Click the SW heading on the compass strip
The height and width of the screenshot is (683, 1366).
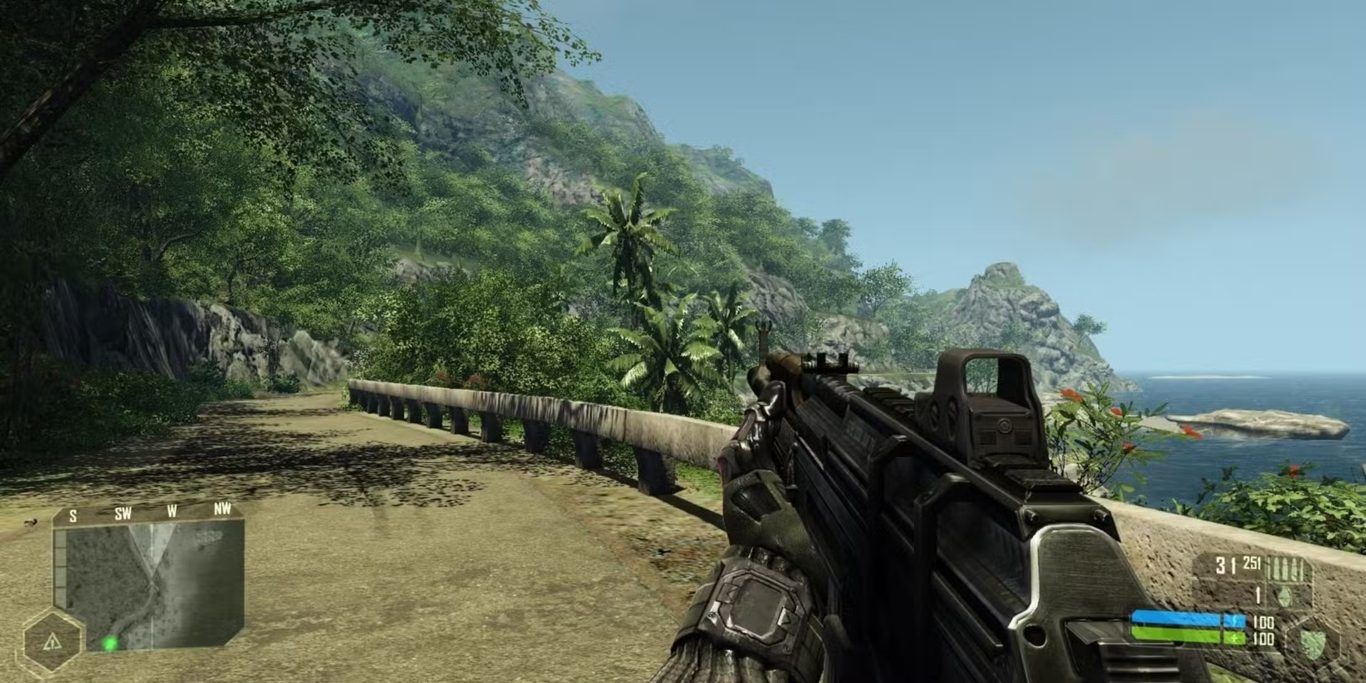123,510
